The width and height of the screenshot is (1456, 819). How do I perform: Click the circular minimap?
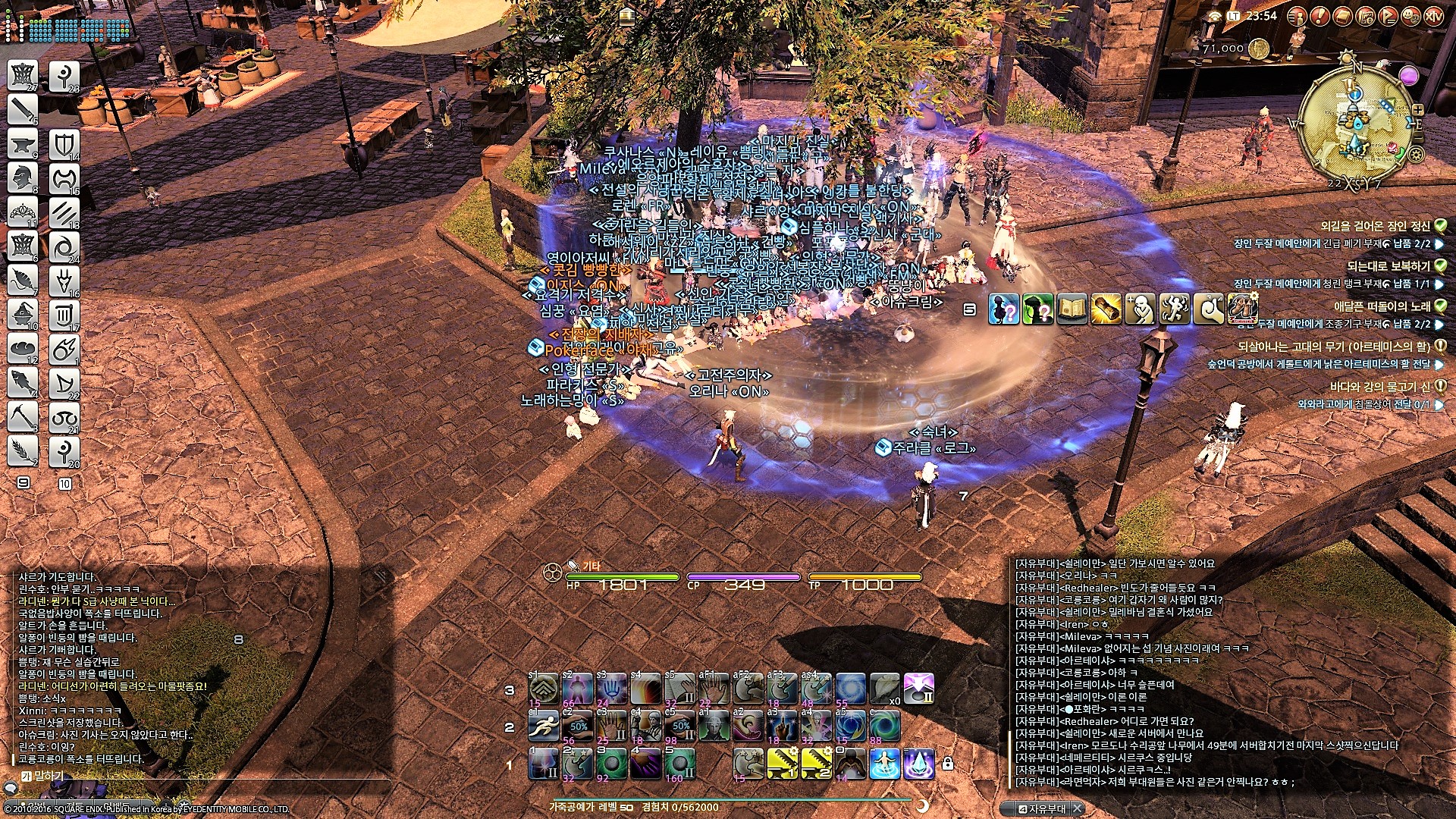(1356, 126)
